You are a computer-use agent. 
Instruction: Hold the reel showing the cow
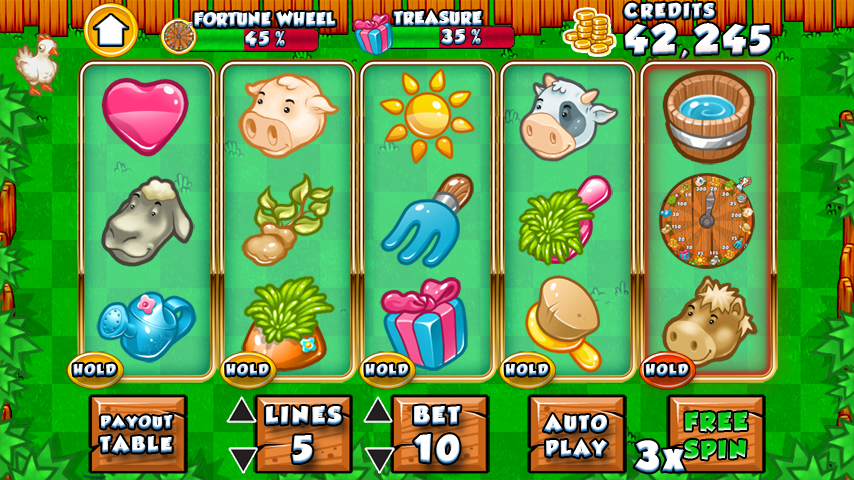pyautogui.click(x=527, y=369)
